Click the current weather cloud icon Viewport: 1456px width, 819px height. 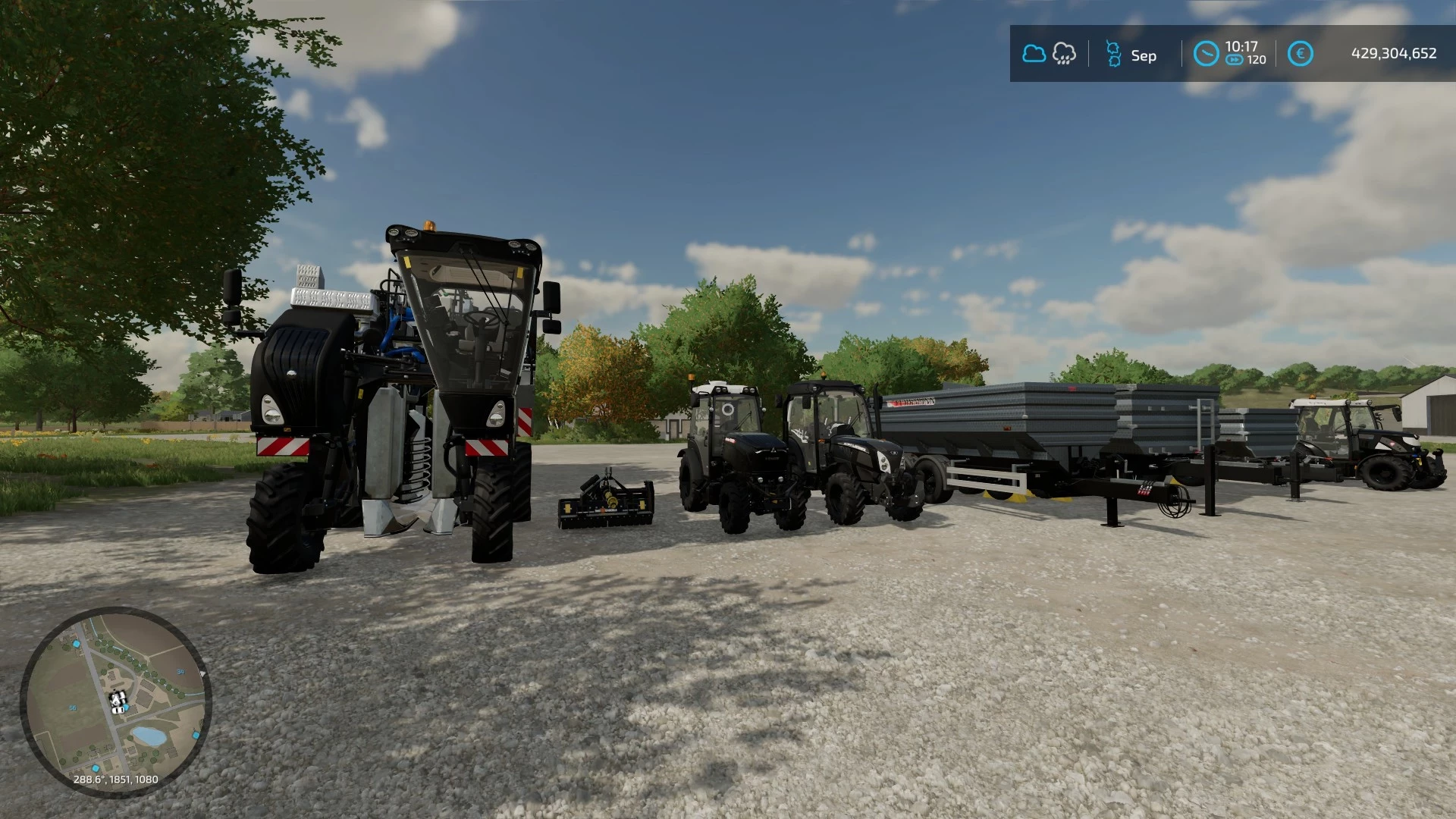click(1034, 53)
